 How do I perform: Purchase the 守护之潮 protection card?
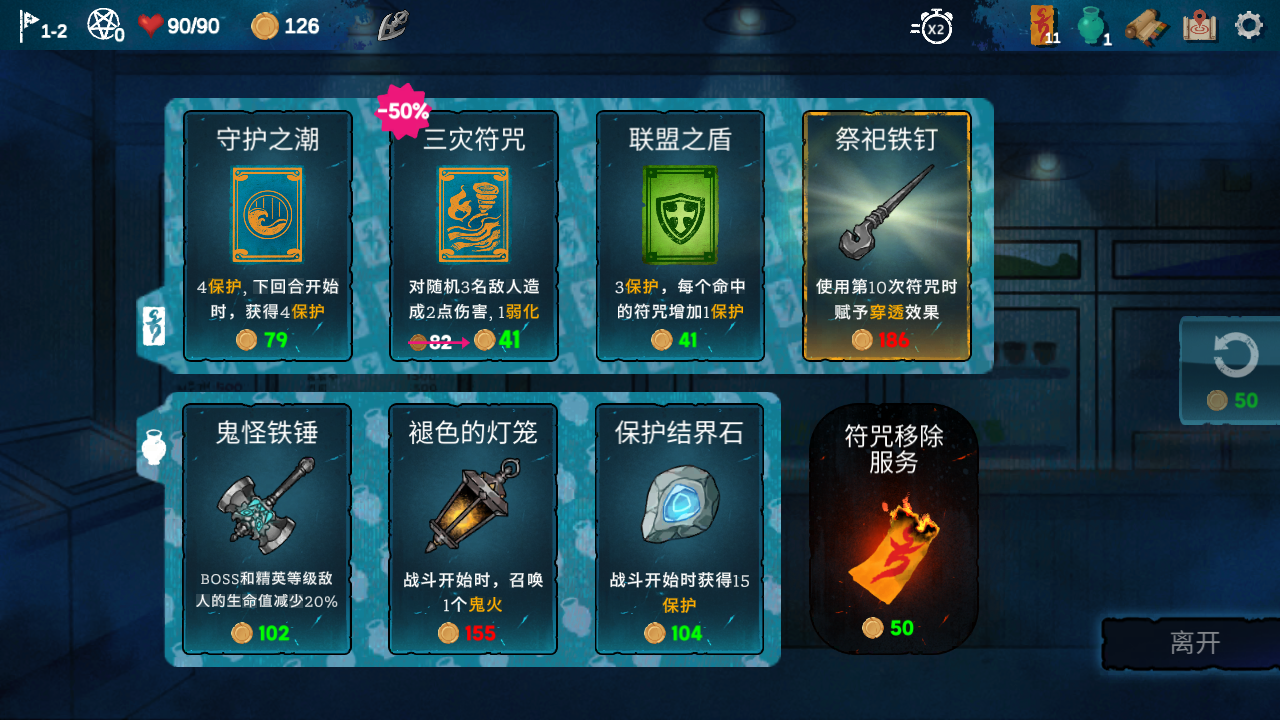pyautogui.click(x=266, y=235)
